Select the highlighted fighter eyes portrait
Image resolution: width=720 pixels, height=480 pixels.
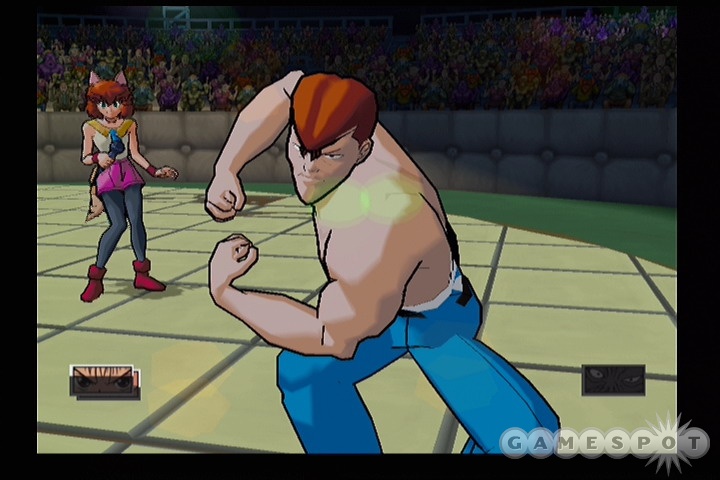105,381
